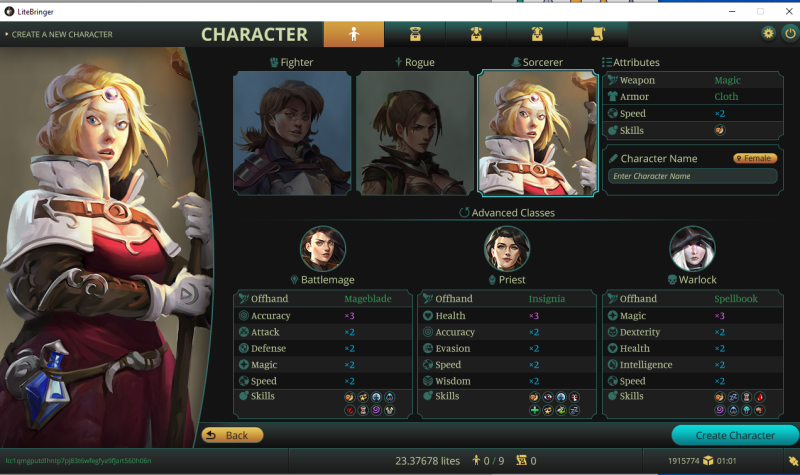Open the gear settings icon
The height and width of the screenshot is (475, 800).
tap(768, 33)
